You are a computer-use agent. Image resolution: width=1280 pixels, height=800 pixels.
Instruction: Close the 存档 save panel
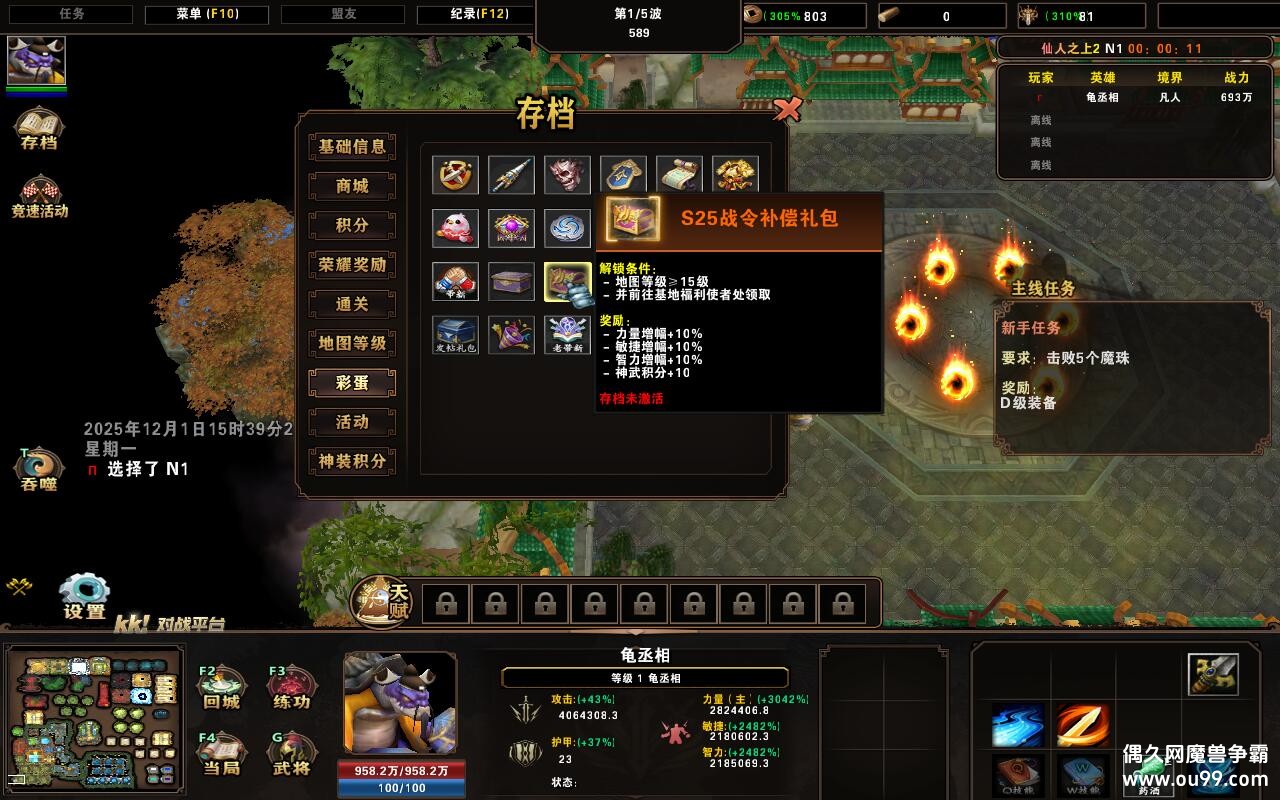tap(788, 110)
